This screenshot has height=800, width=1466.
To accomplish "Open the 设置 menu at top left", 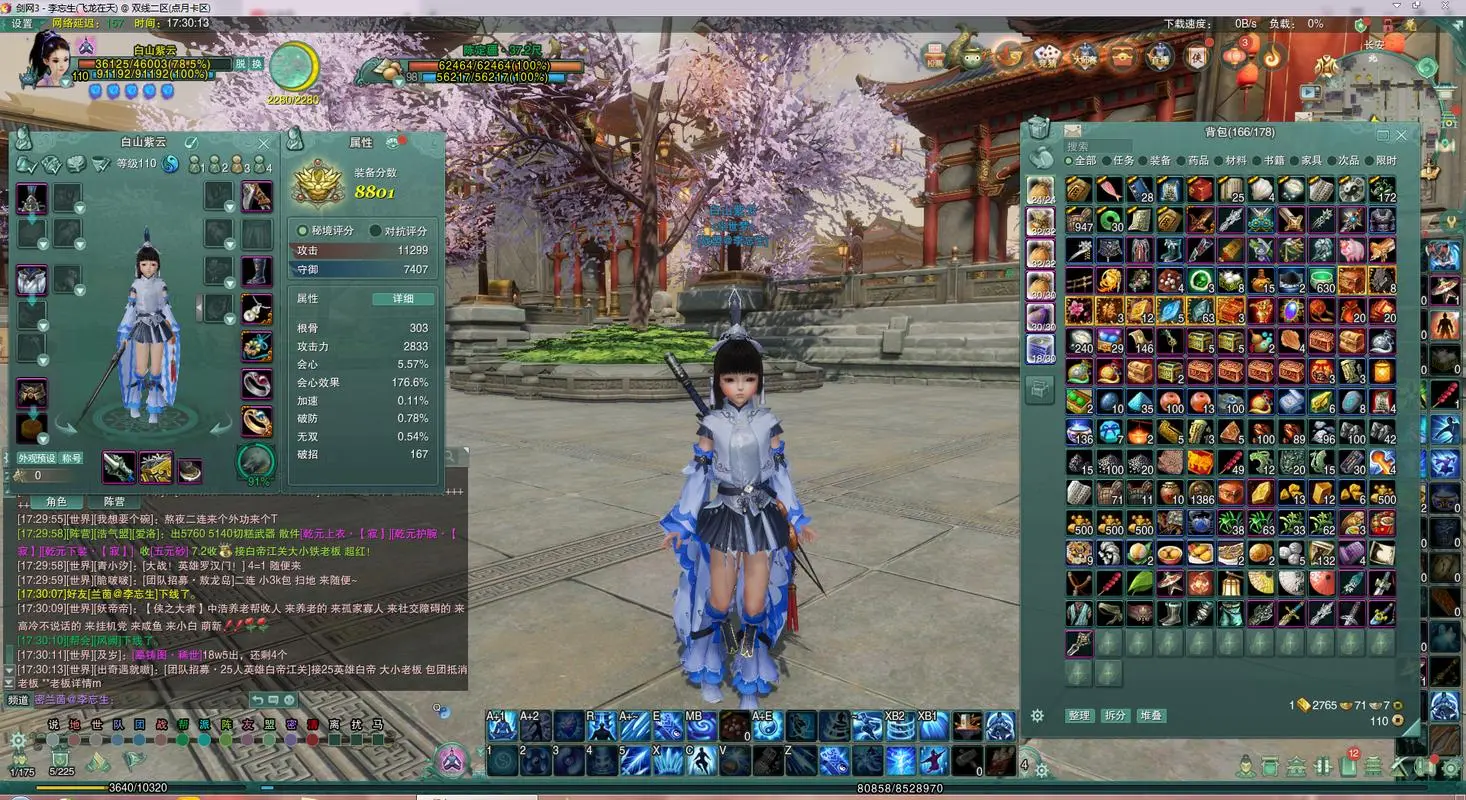I will [x=22, y=23].
